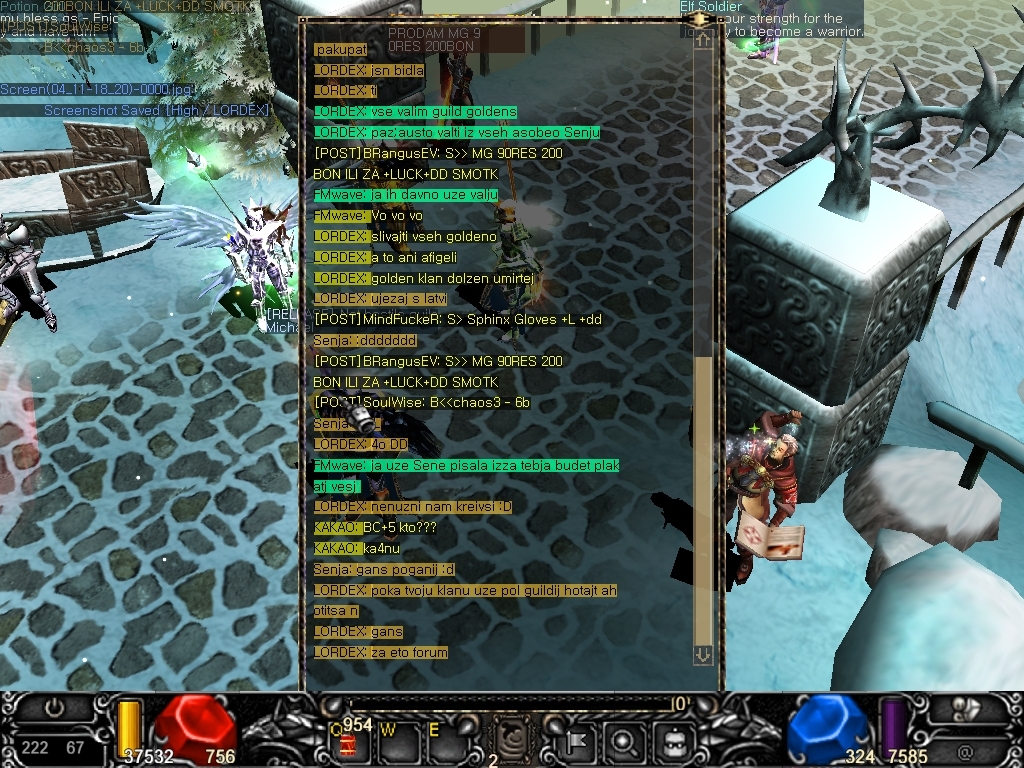This screenshot has height=768, width=1024.
Task: Click SoulWise's chaos3 post message
Action: (421, 403)
